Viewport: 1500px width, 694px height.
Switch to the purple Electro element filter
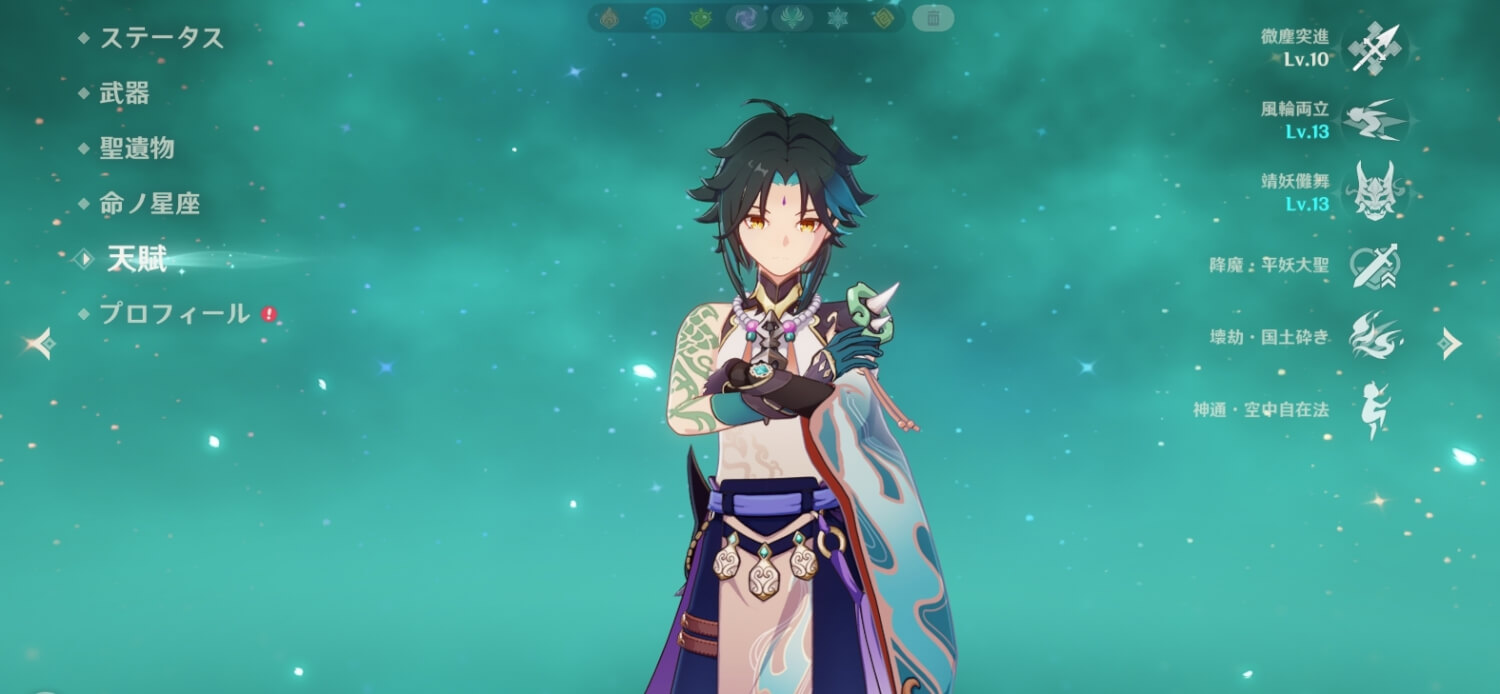746,17
